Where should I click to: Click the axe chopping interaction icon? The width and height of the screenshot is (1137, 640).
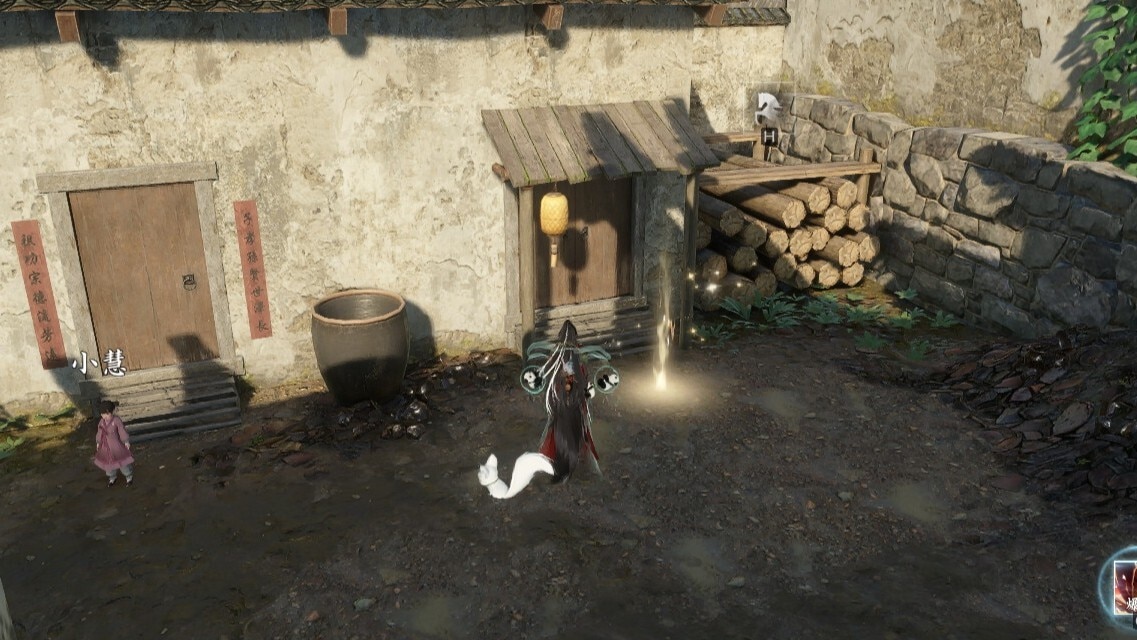tap(768, 108)
